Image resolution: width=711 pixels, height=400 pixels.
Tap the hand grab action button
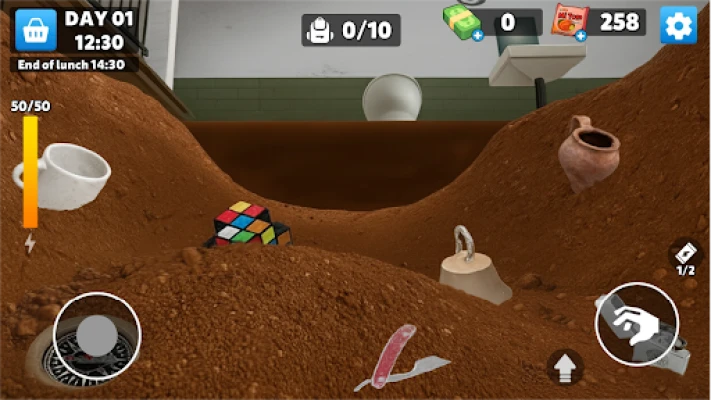click(x=636, y=324)
